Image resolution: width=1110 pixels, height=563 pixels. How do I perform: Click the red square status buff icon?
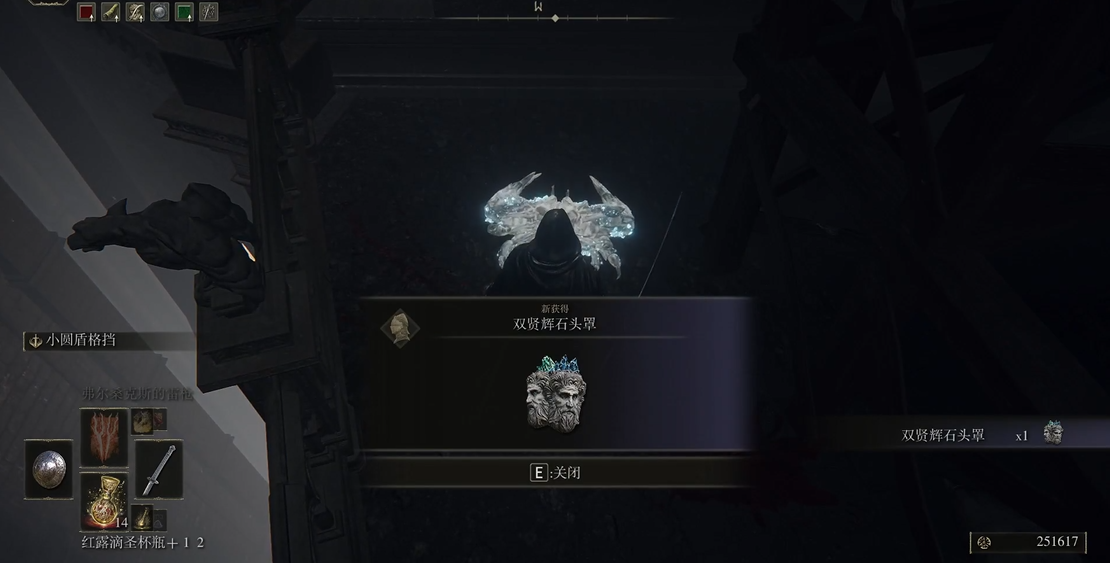tap(87, 12)
